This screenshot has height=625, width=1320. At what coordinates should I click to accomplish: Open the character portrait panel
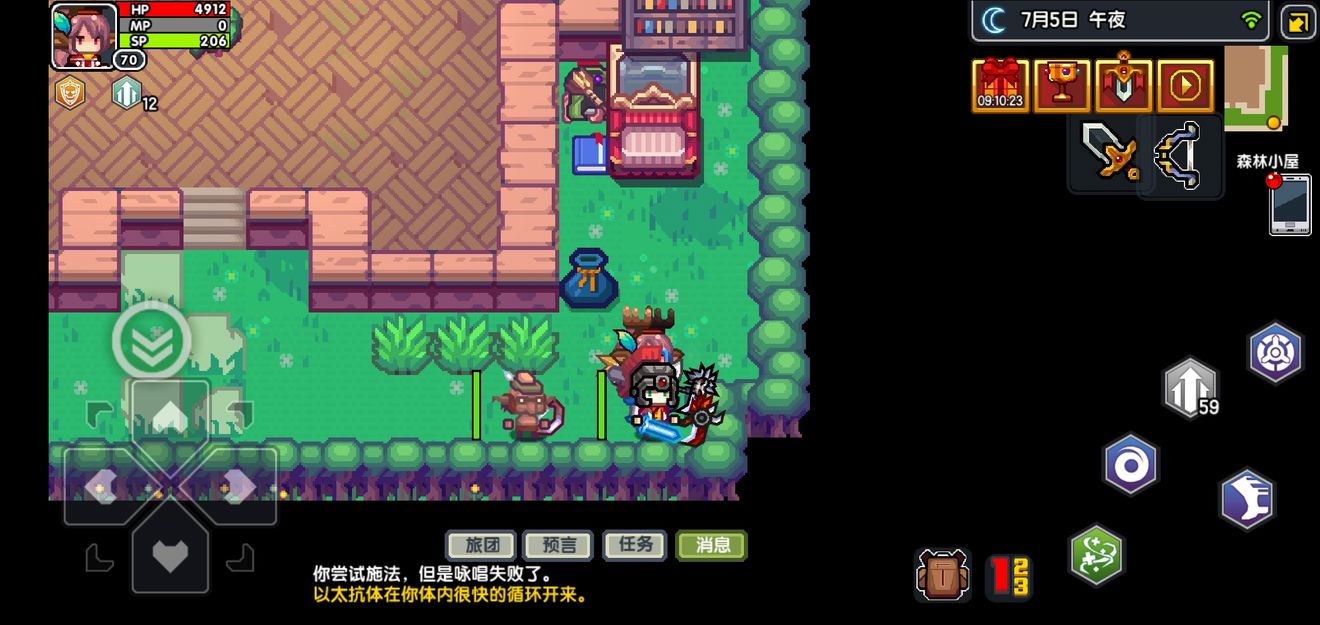pos(83,36)
